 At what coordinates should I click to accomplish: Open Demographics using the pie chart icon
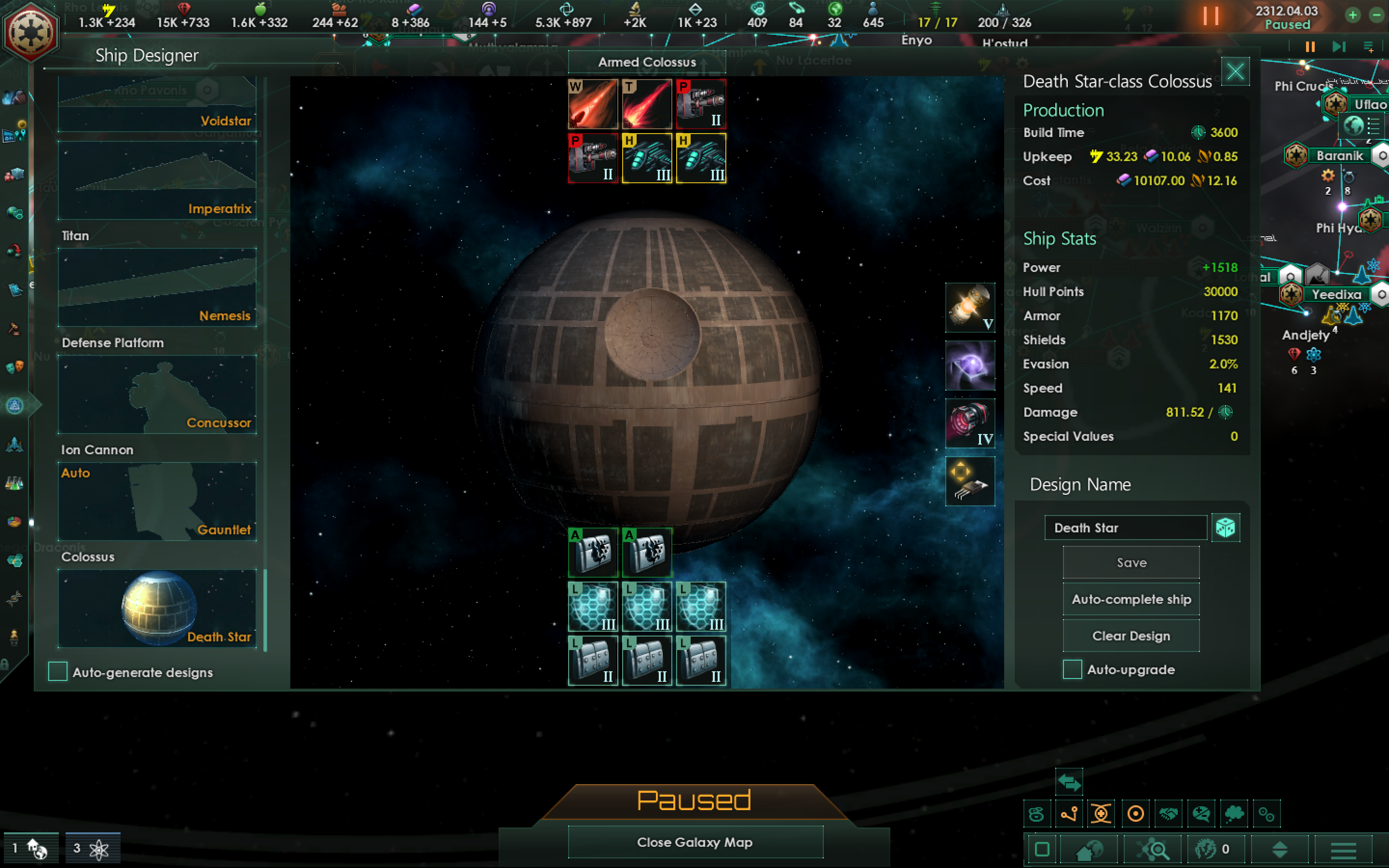15,522
